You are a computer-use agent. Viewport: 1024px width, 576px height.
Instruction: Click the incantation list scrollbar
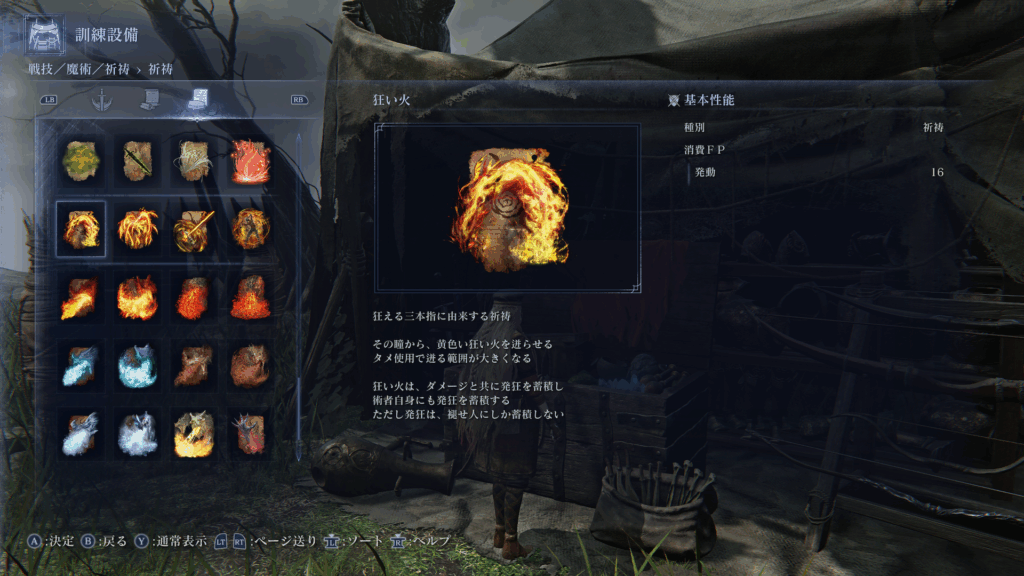297,300
